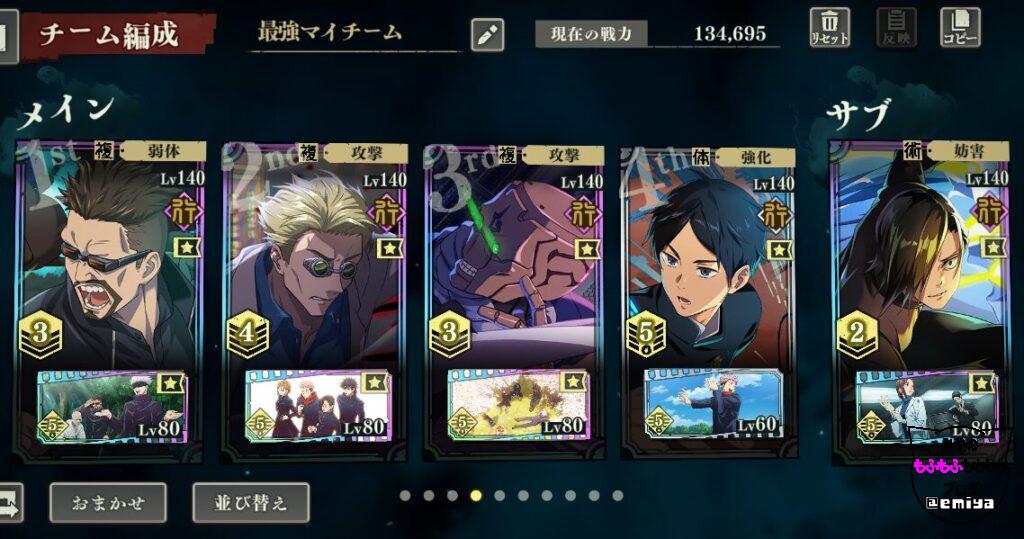Select the サブ sub character card
Viewport: 1024px width, 539px height.
[x=920, y=260]
